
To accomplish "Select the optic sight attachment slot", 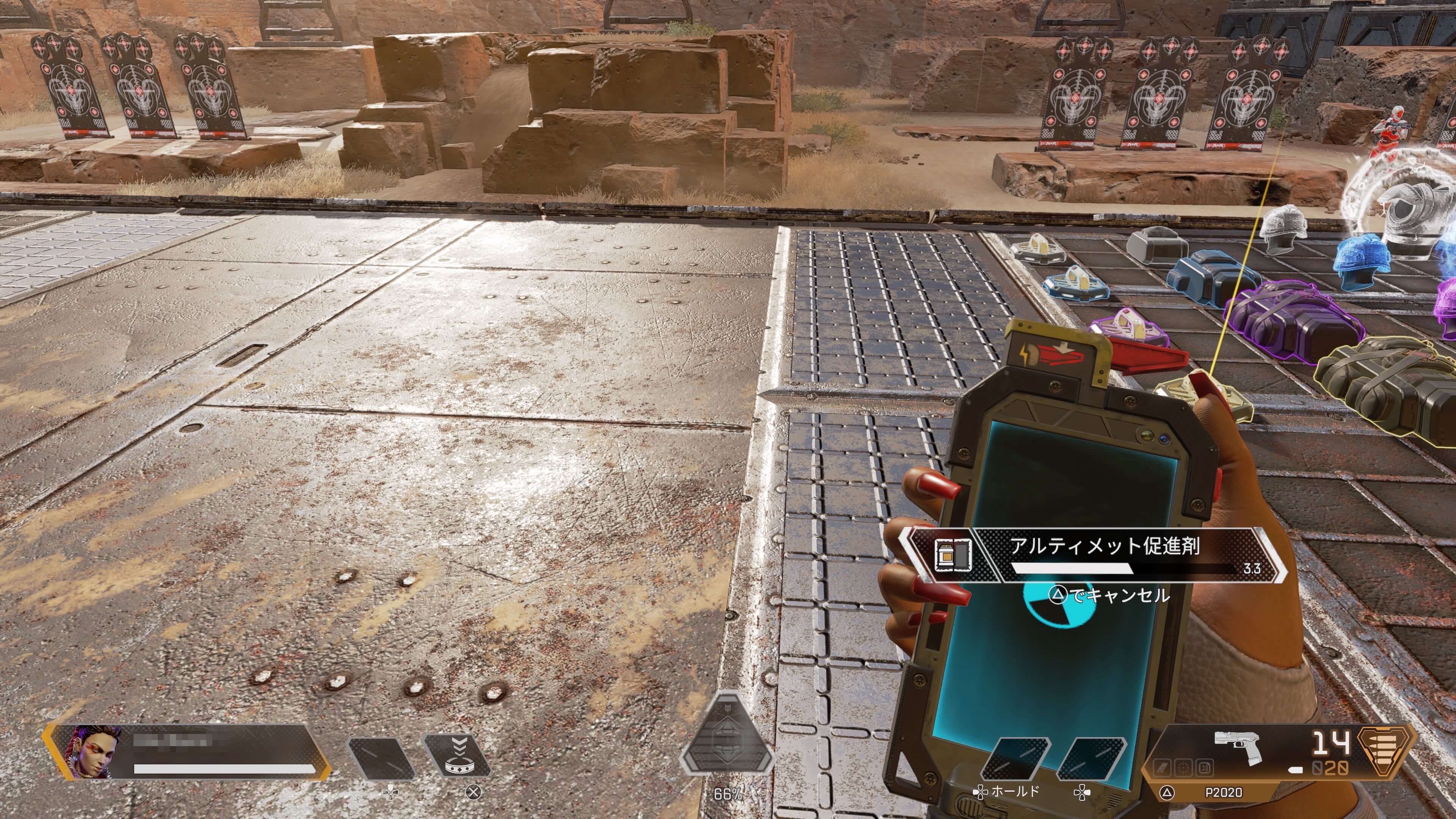I will pyautogui.click(x=1183, y=767).
